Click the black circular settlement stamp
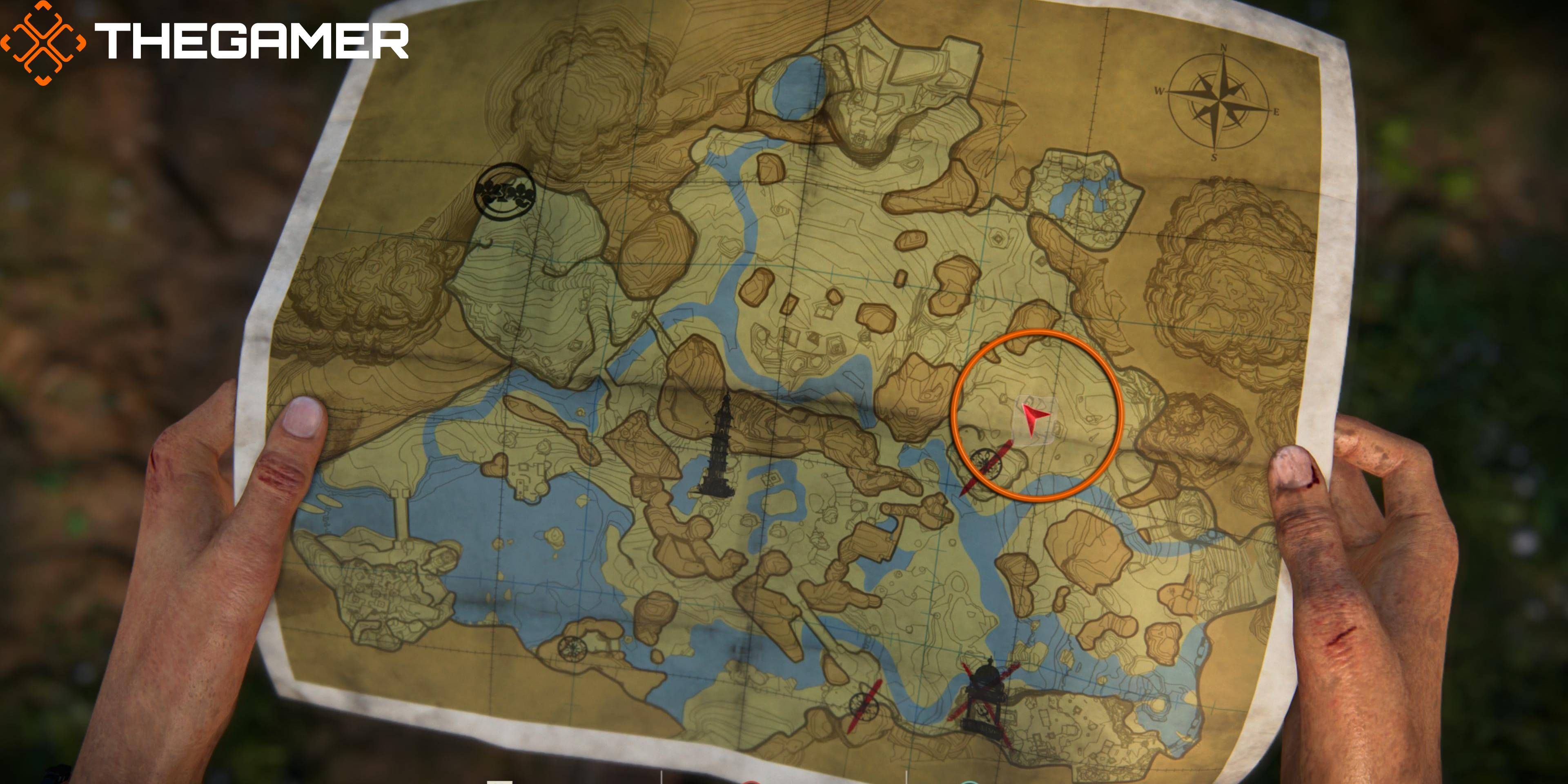1568x784 pixels. pos(505,192)
